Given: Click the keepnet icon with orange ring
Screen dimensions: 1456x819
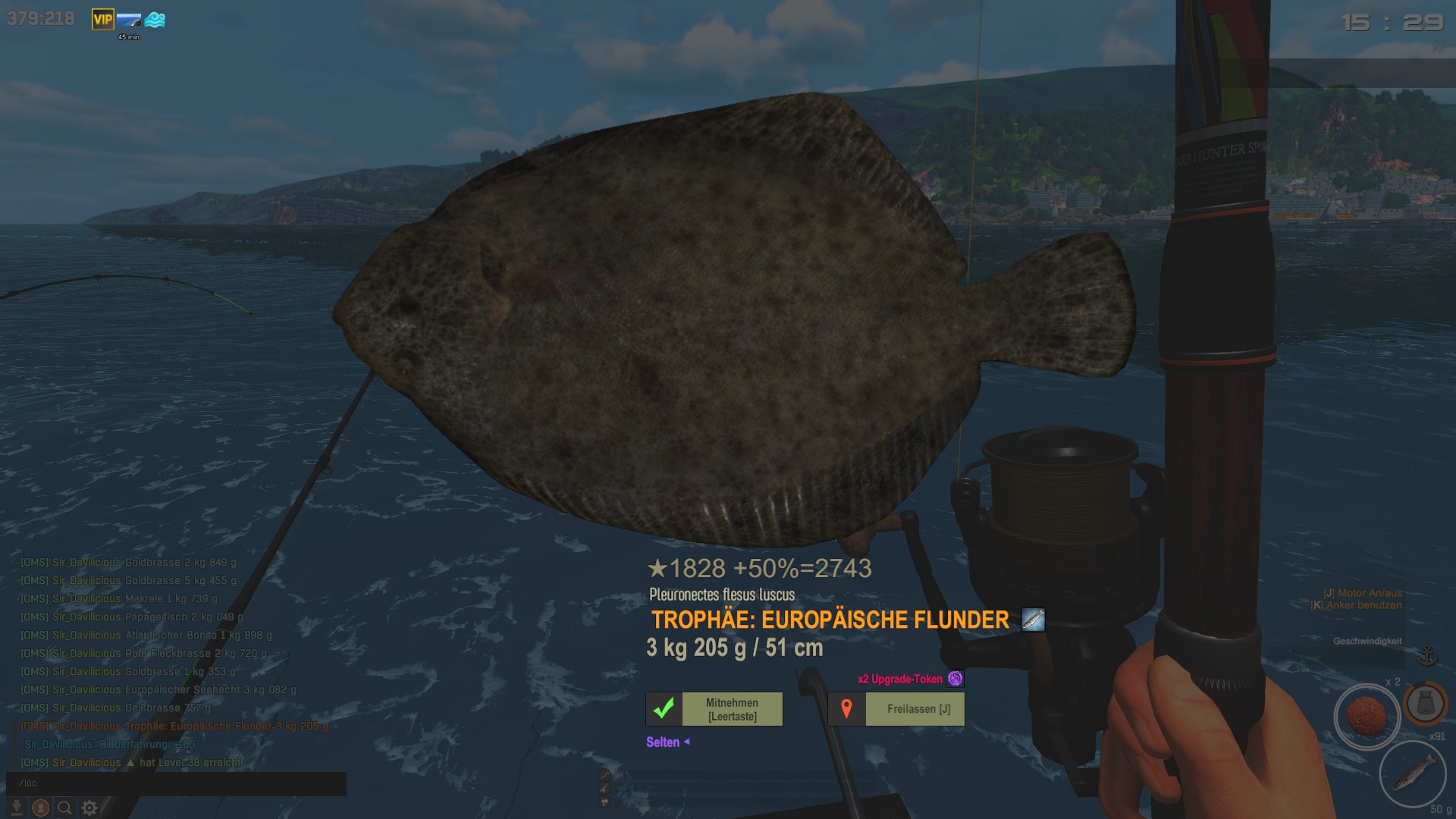Looking at the screenshot, I should (x=1425, y=703).
